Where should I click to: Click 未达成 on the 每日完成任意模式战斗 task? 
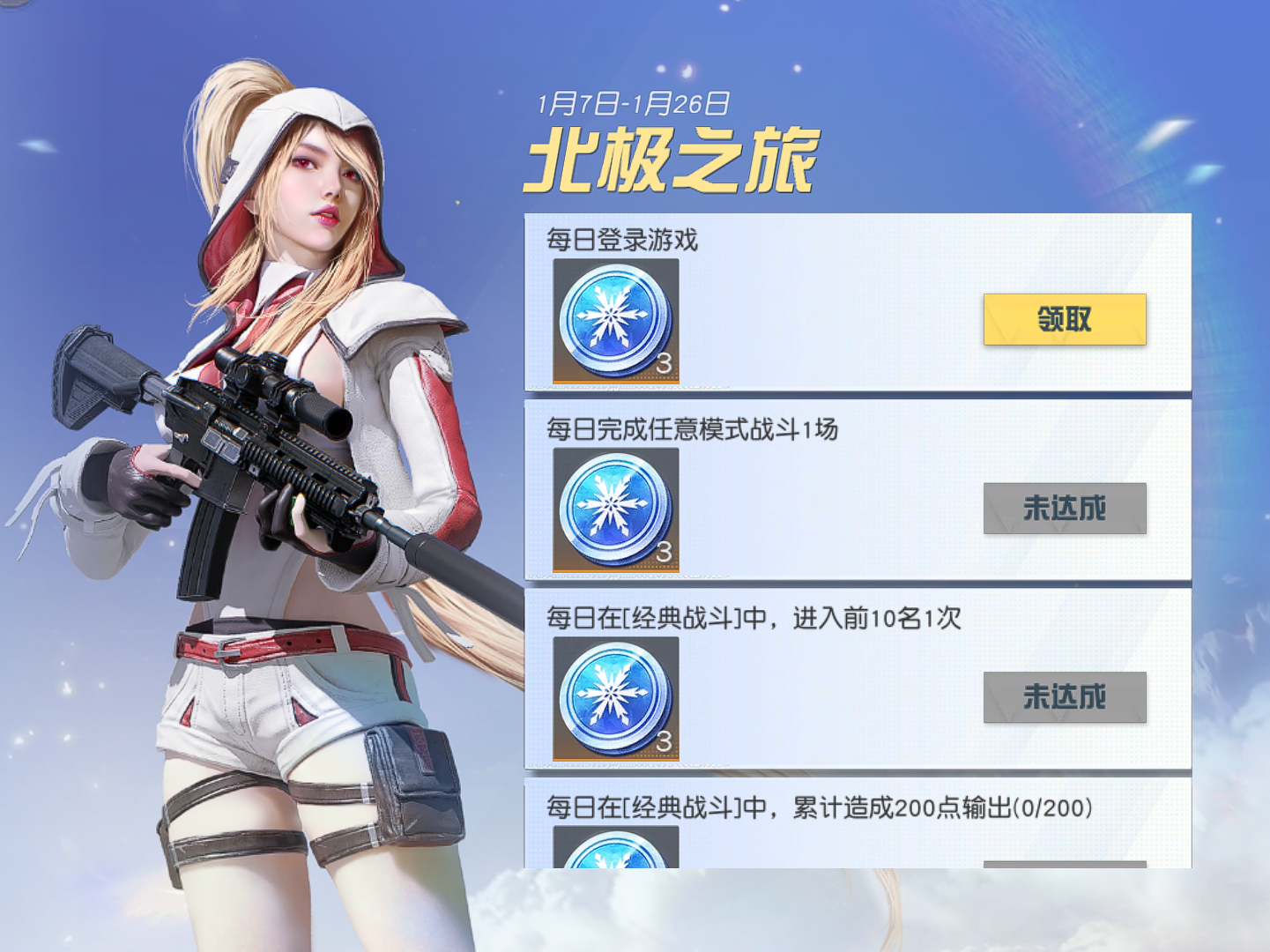click(1064, 509)
